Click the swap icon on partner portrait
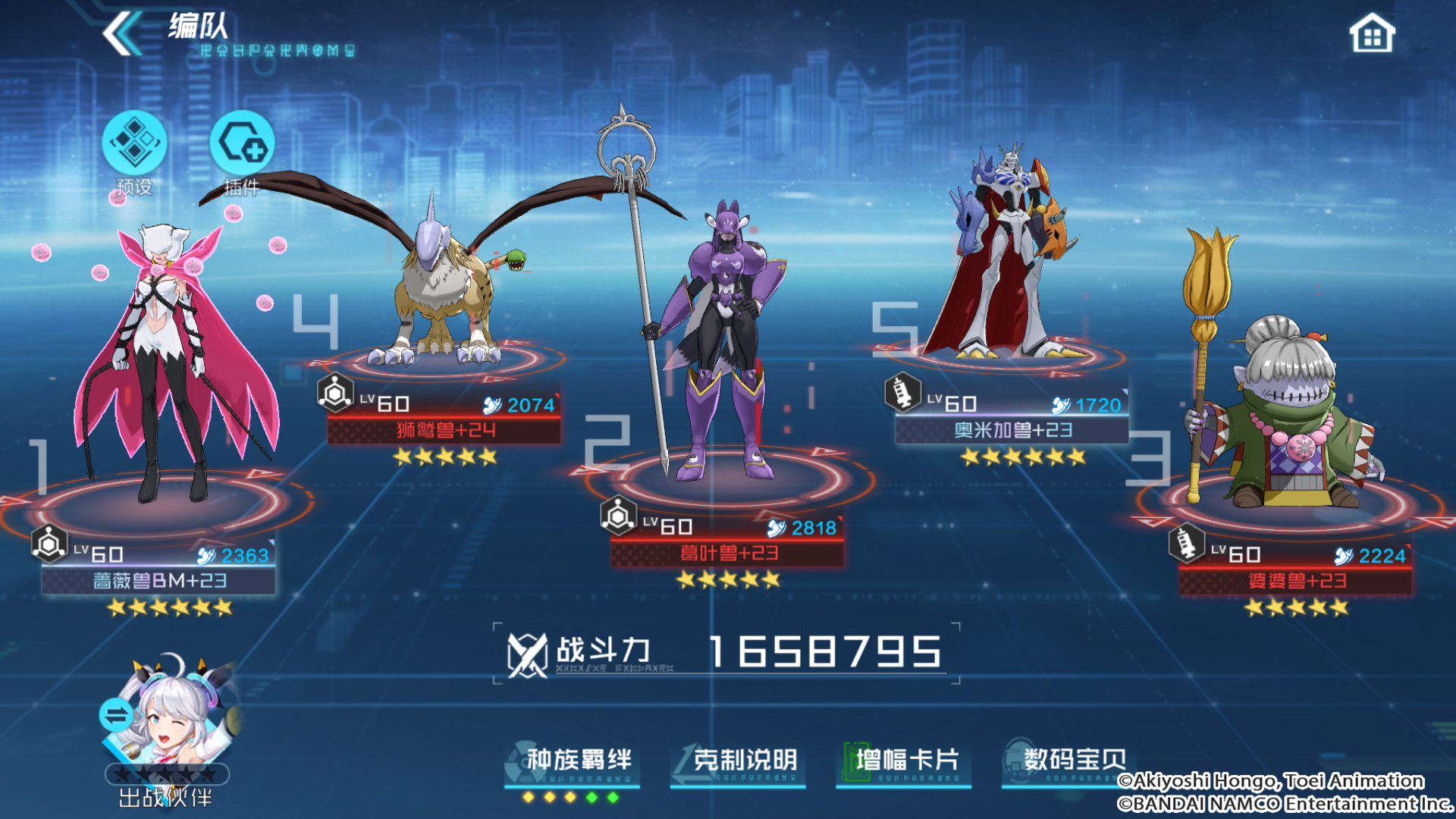This screenshot has height=819, width=1456. pos(116,714)
